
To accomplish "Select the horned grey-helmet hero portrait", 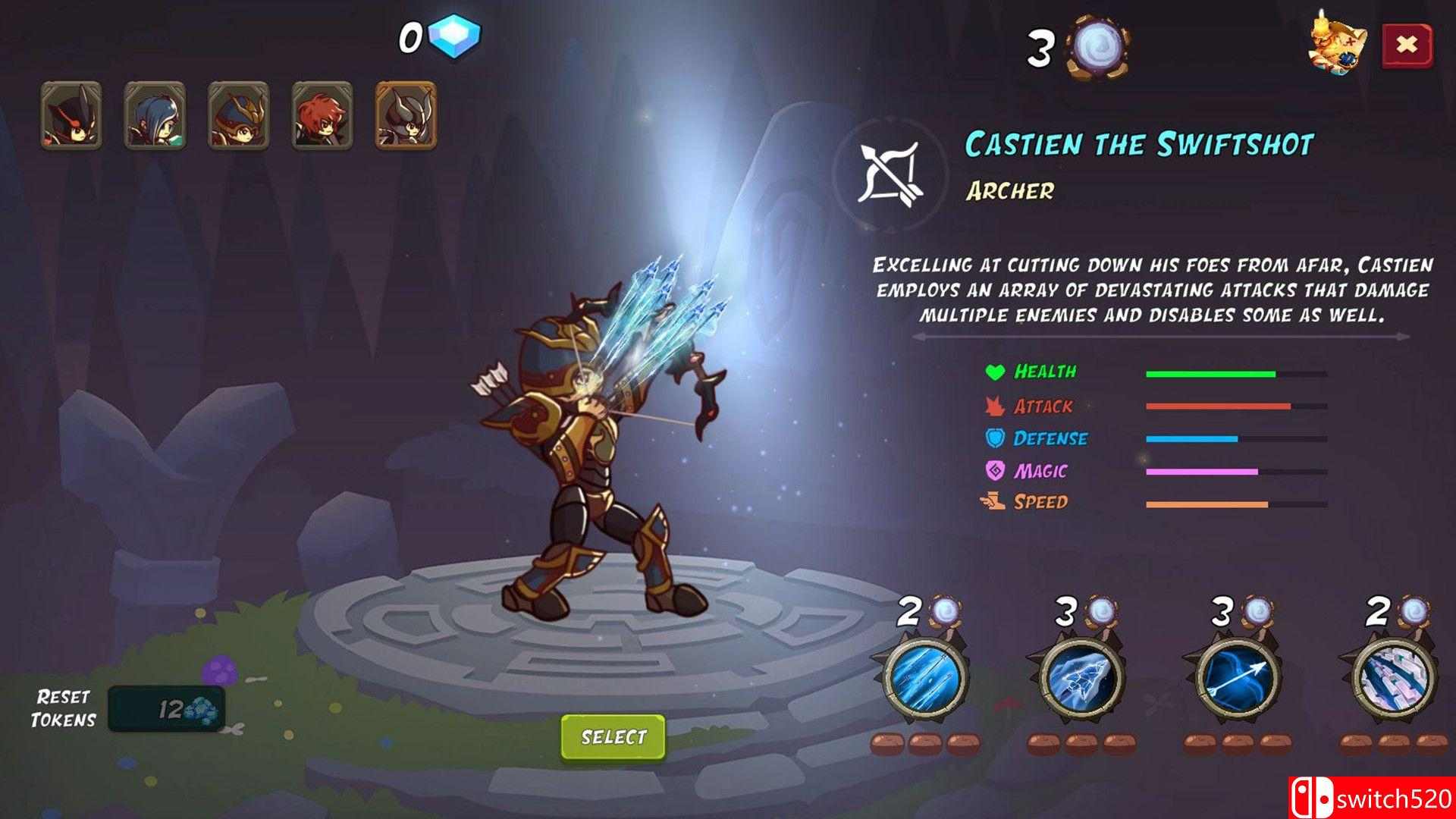I will click(x=406, y=115).
